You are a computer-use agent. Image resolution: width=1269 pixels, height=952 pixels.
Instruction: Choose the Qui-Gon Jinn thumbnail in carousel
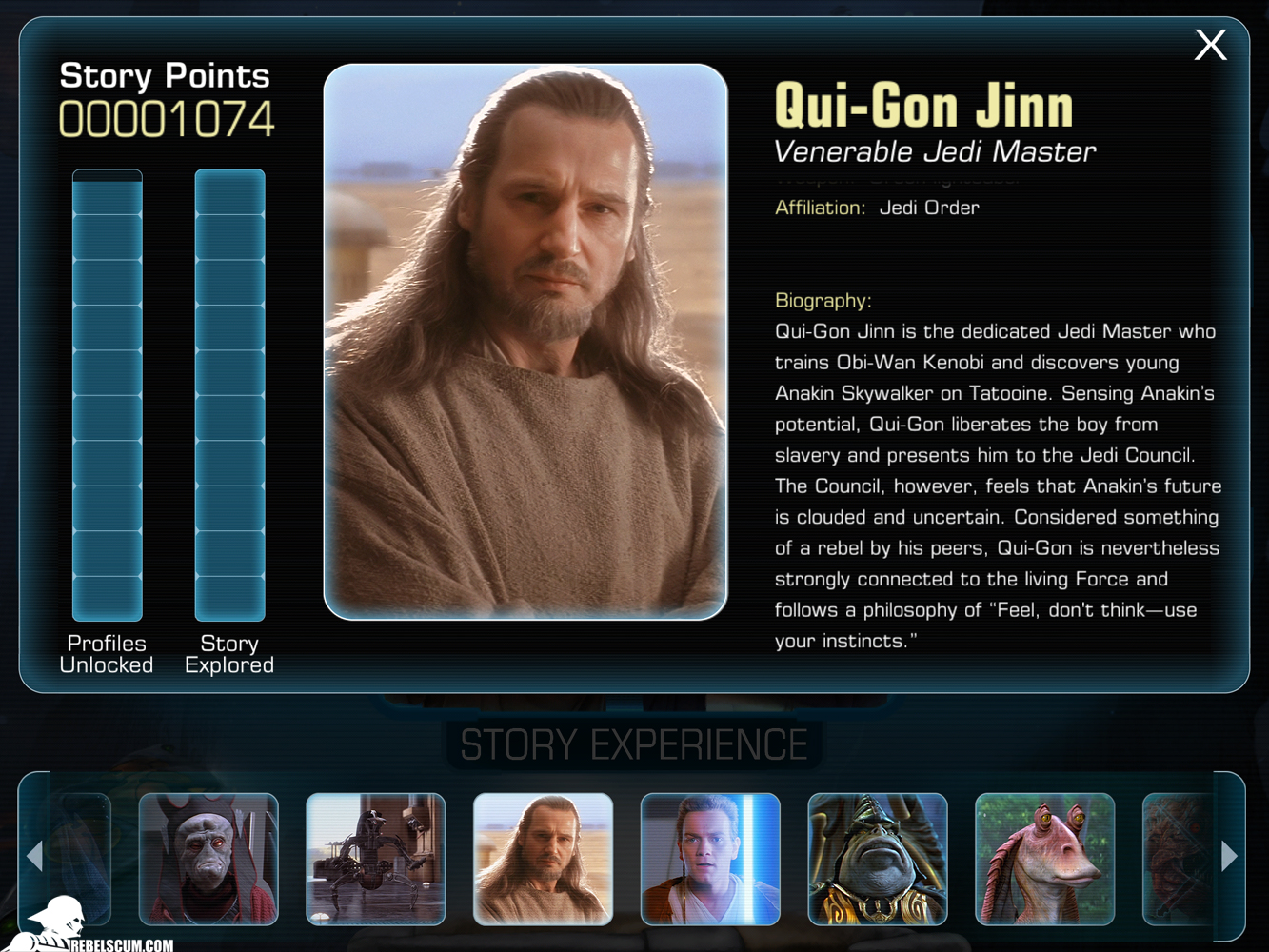coord(543,859)
